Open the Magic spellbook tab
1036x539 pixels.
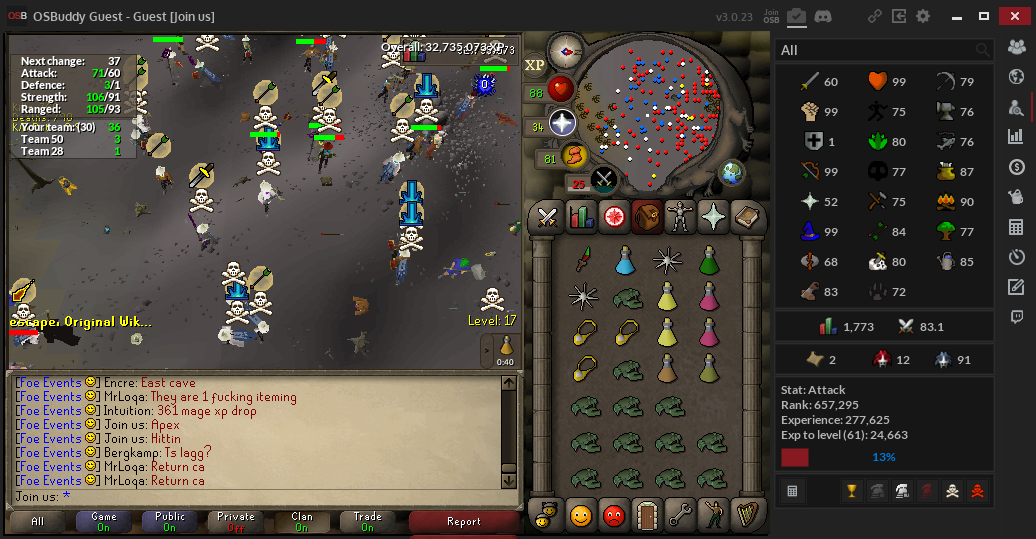point(747,216)
